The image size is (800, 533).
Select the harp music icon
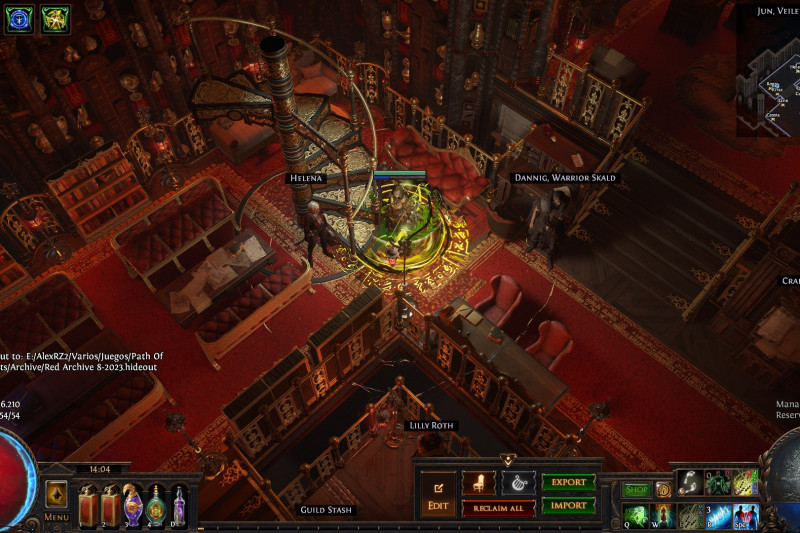(x=518, y=483)
